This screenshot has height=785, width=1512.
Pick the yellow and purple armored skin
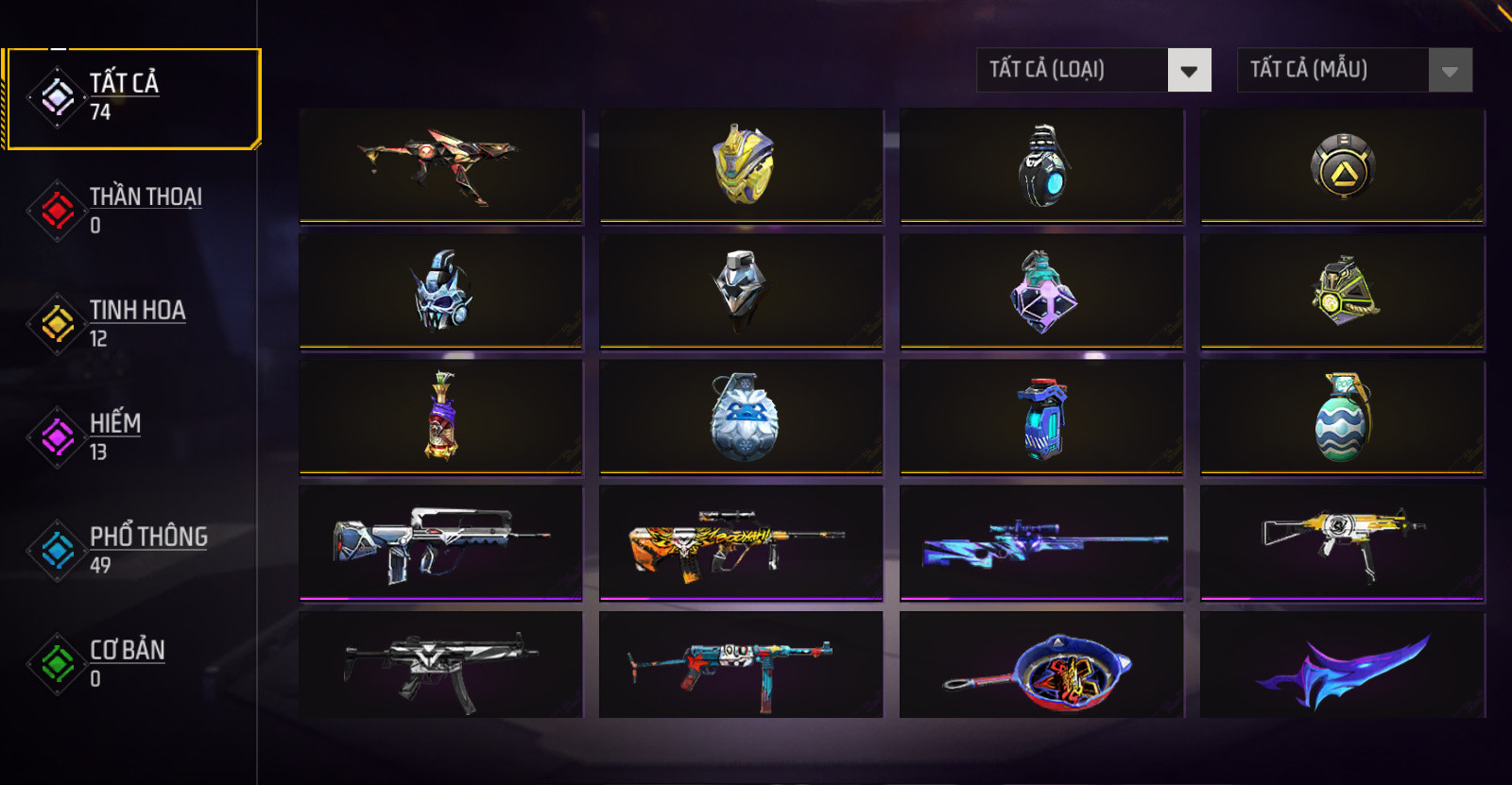coord(742,165)
